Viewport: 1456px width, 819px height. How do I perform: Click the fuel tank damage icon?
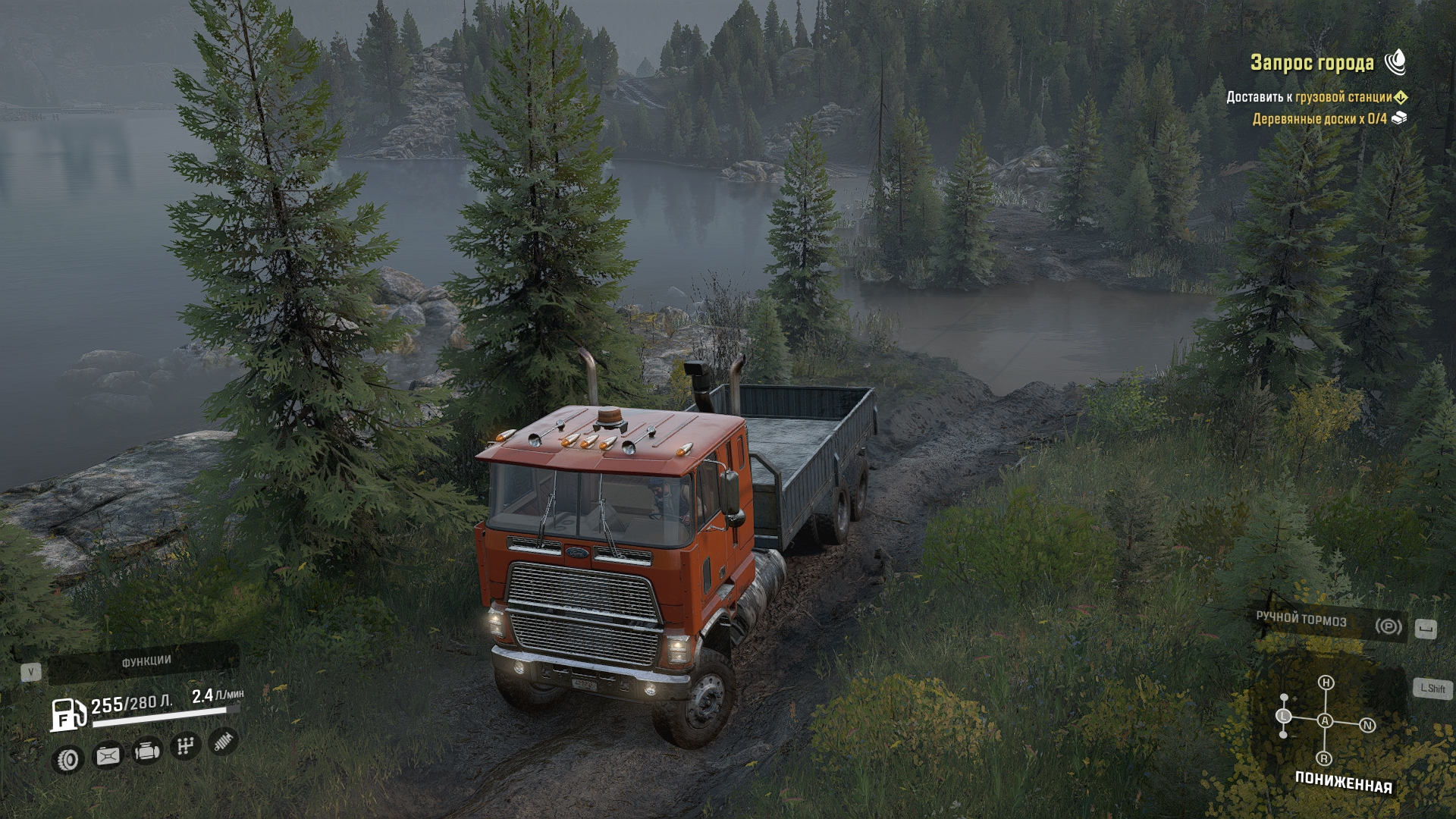click(108, 755)
